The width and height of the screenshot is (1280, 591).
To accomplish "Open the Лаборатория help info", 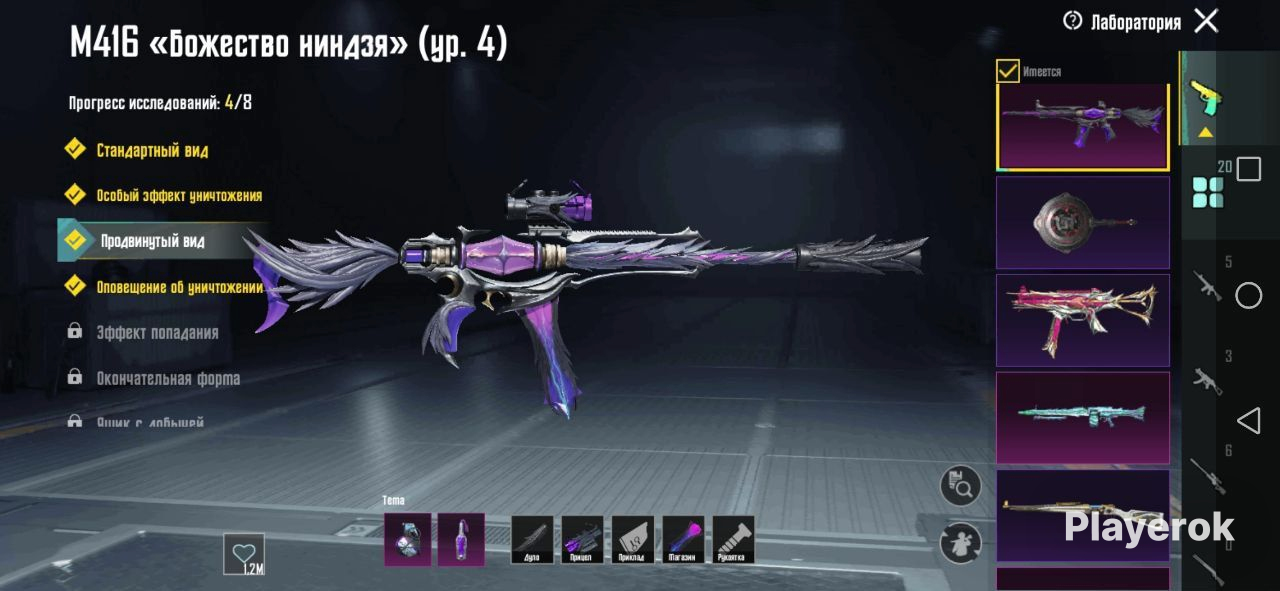I will (x=1072, y=21).
